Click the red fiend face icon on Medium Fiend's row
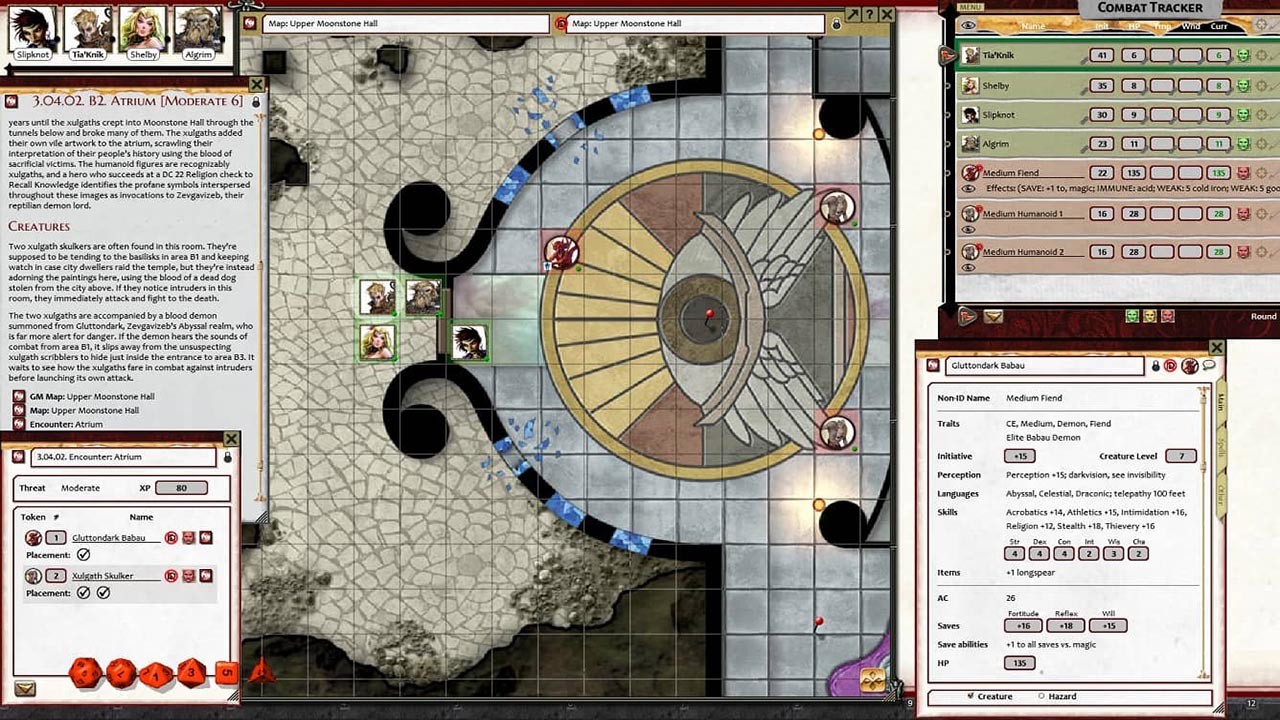 1244,171
